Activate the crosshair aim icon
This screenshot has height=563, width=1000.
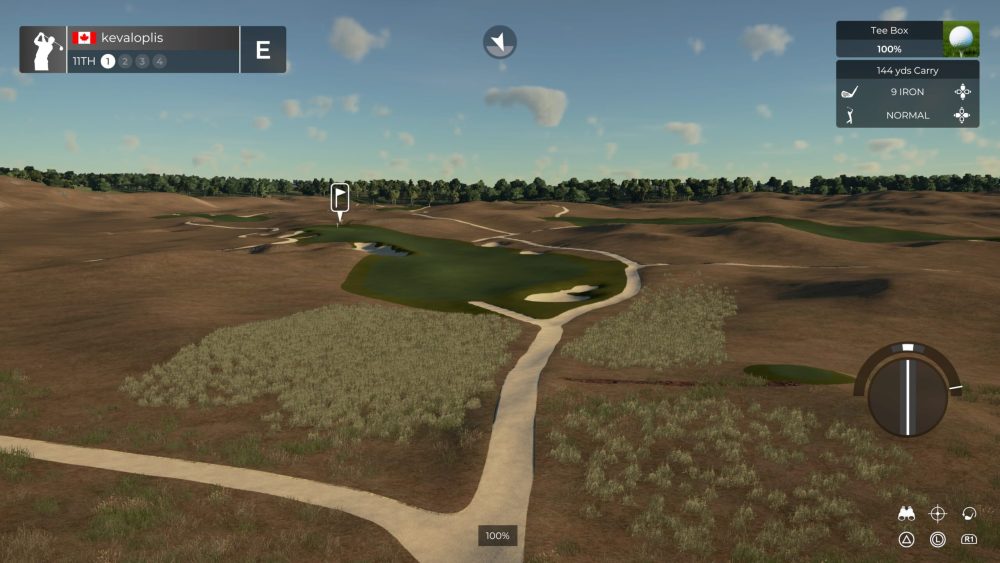tap(938, 514)
